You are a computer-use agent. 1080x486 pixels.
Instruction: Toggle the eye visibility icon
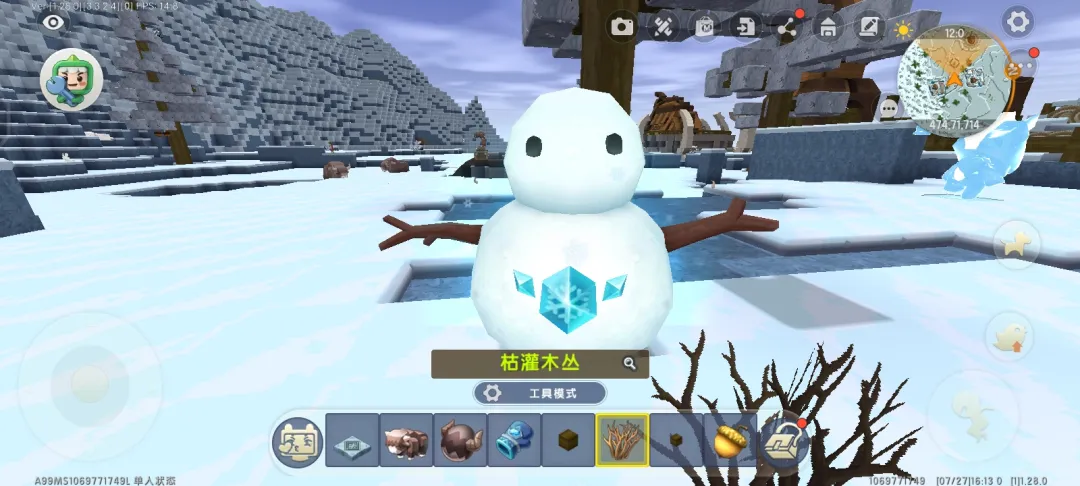52,21
